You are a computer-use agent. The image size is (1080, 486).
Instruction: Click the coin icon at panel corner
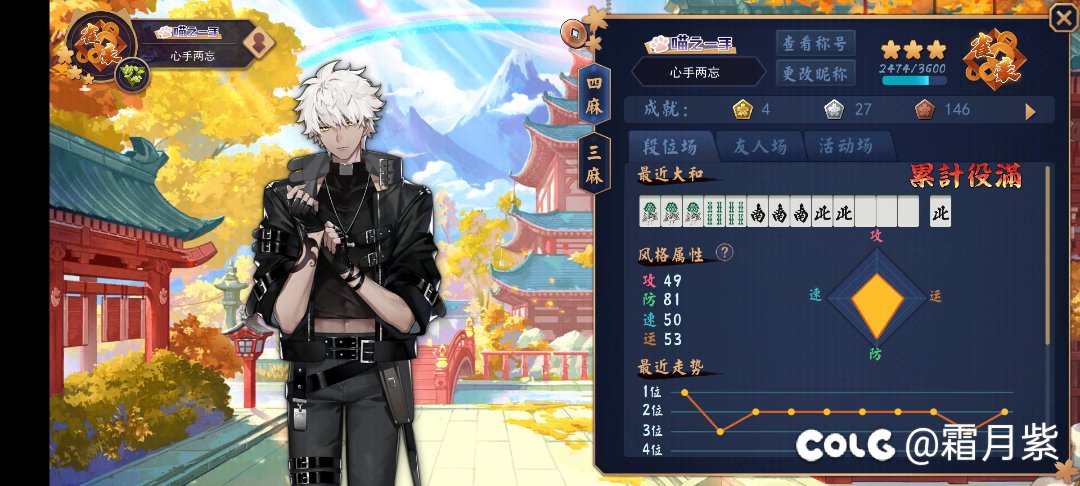pos(574,31)
